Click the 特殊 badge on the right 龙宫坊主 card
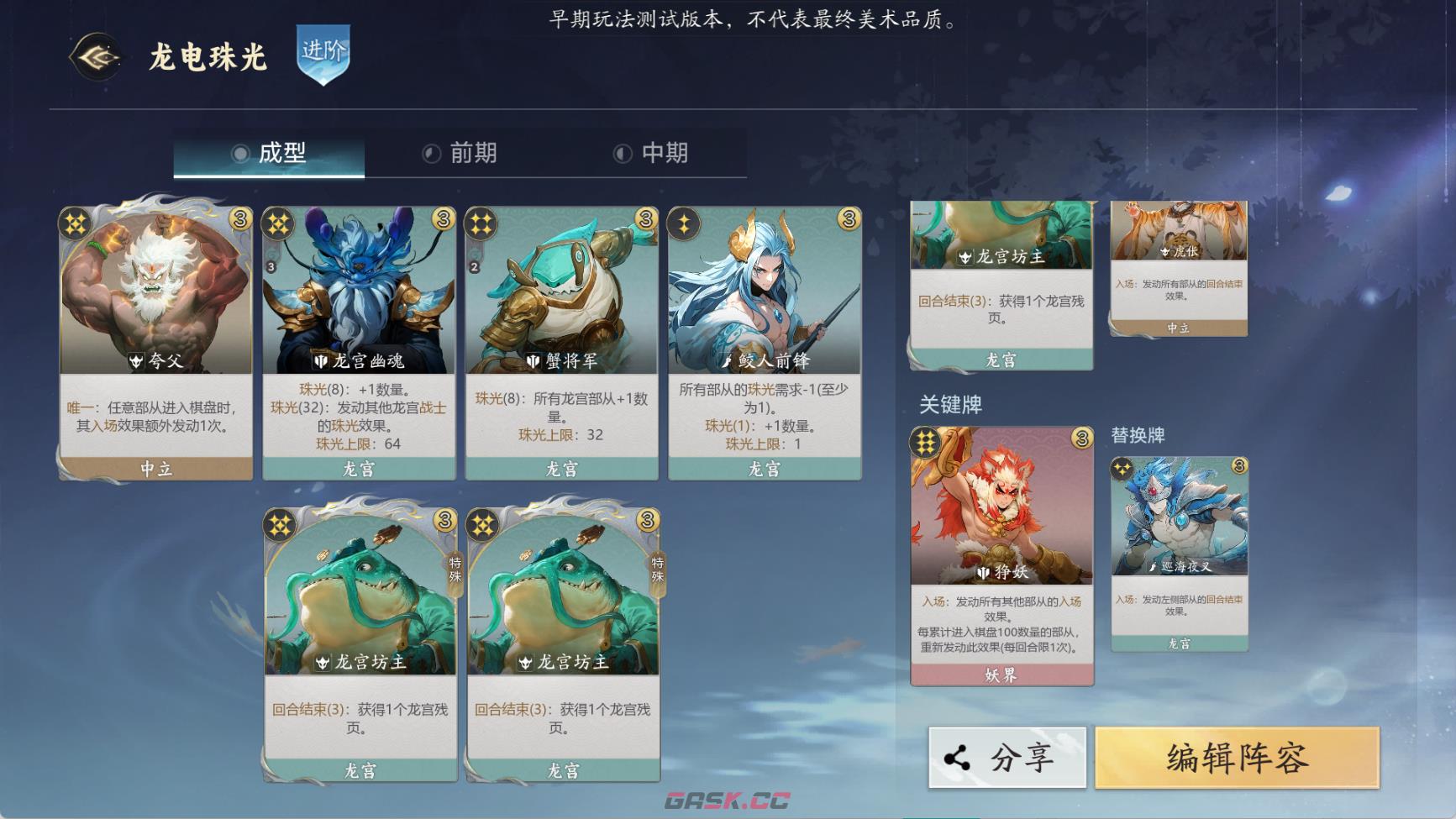 pos(658,570)
